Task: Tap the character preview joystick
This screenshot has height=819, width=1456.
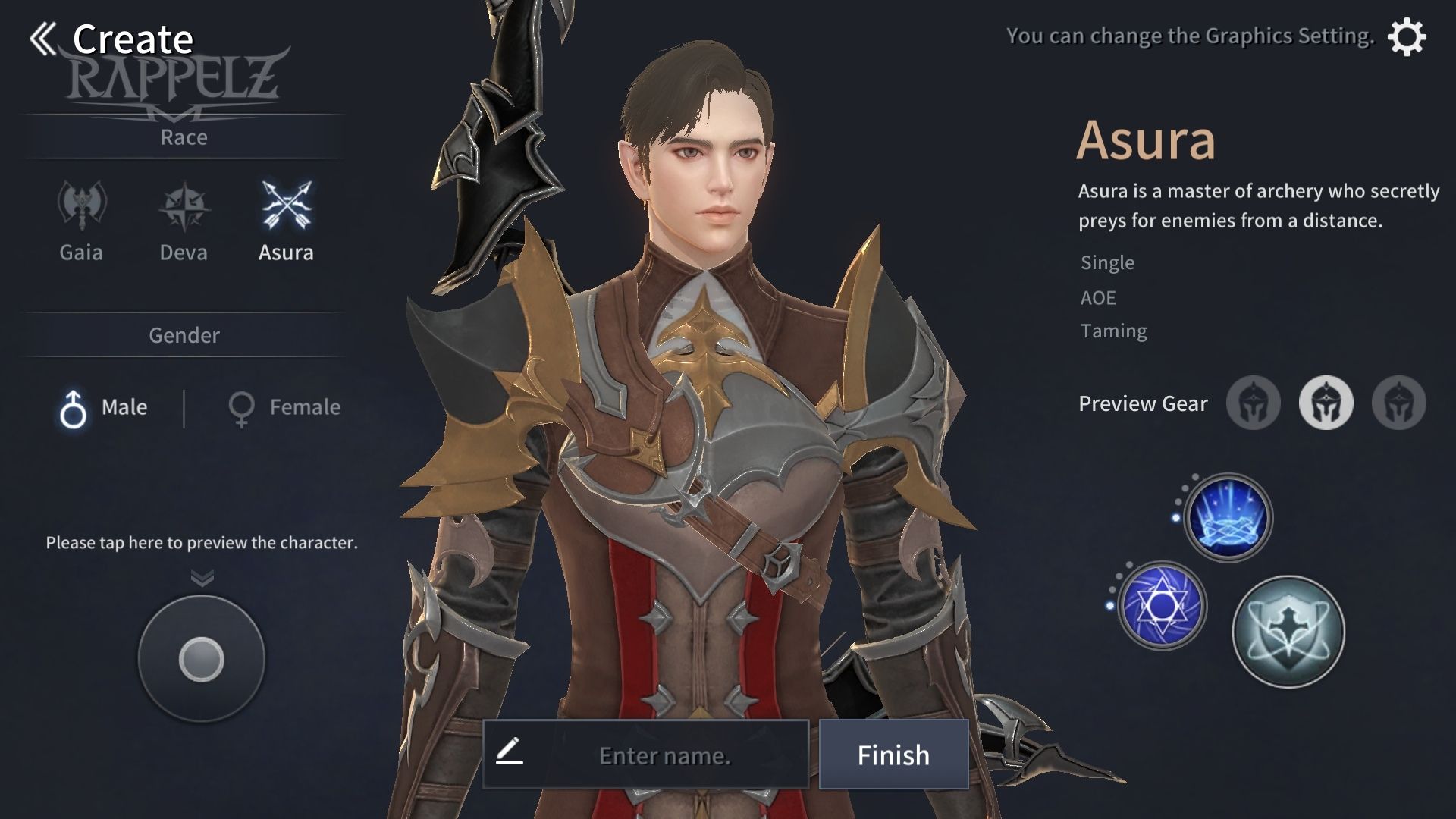Action: (202, 658)
